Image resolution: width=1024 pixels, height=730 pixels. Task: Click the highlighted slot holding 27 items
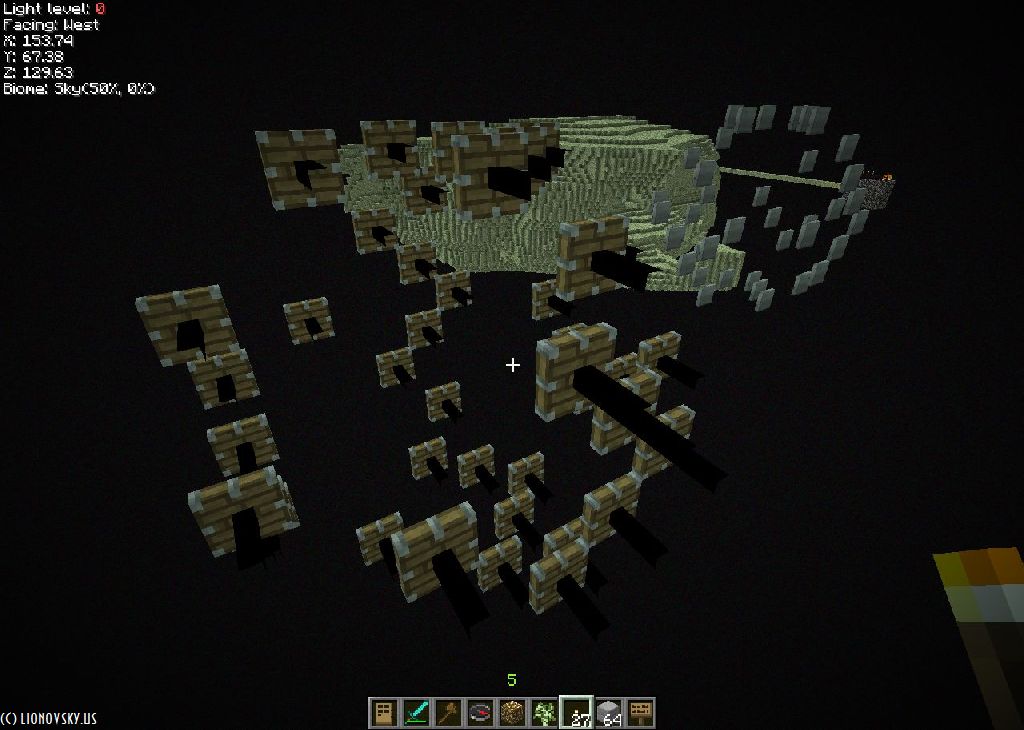point(576,713)
